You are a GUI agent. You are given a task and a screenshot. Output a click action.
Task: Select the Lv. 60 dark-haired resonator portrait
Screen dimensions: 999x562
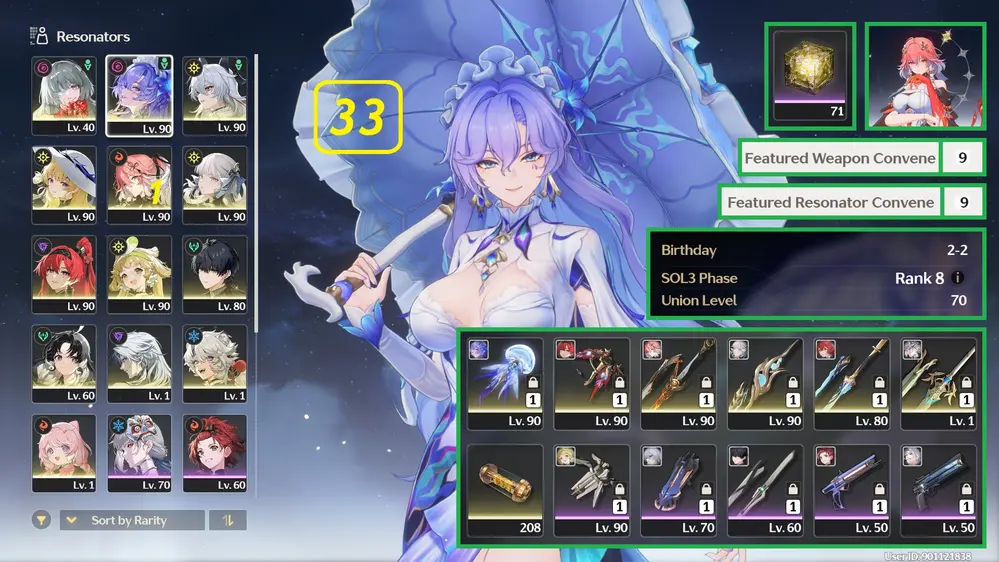click(65, 365)
